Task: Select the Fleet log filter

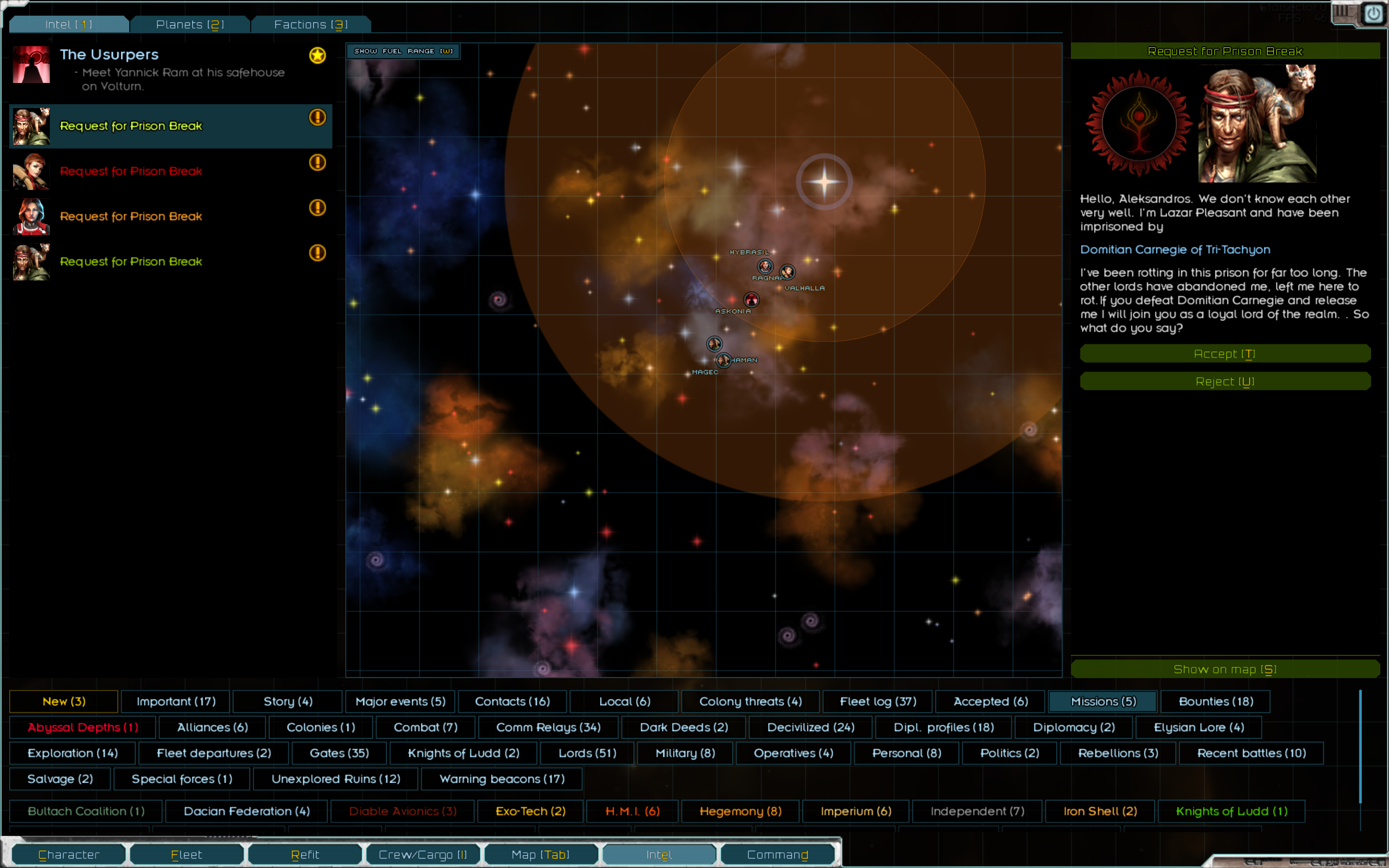Action: point(877,701)
